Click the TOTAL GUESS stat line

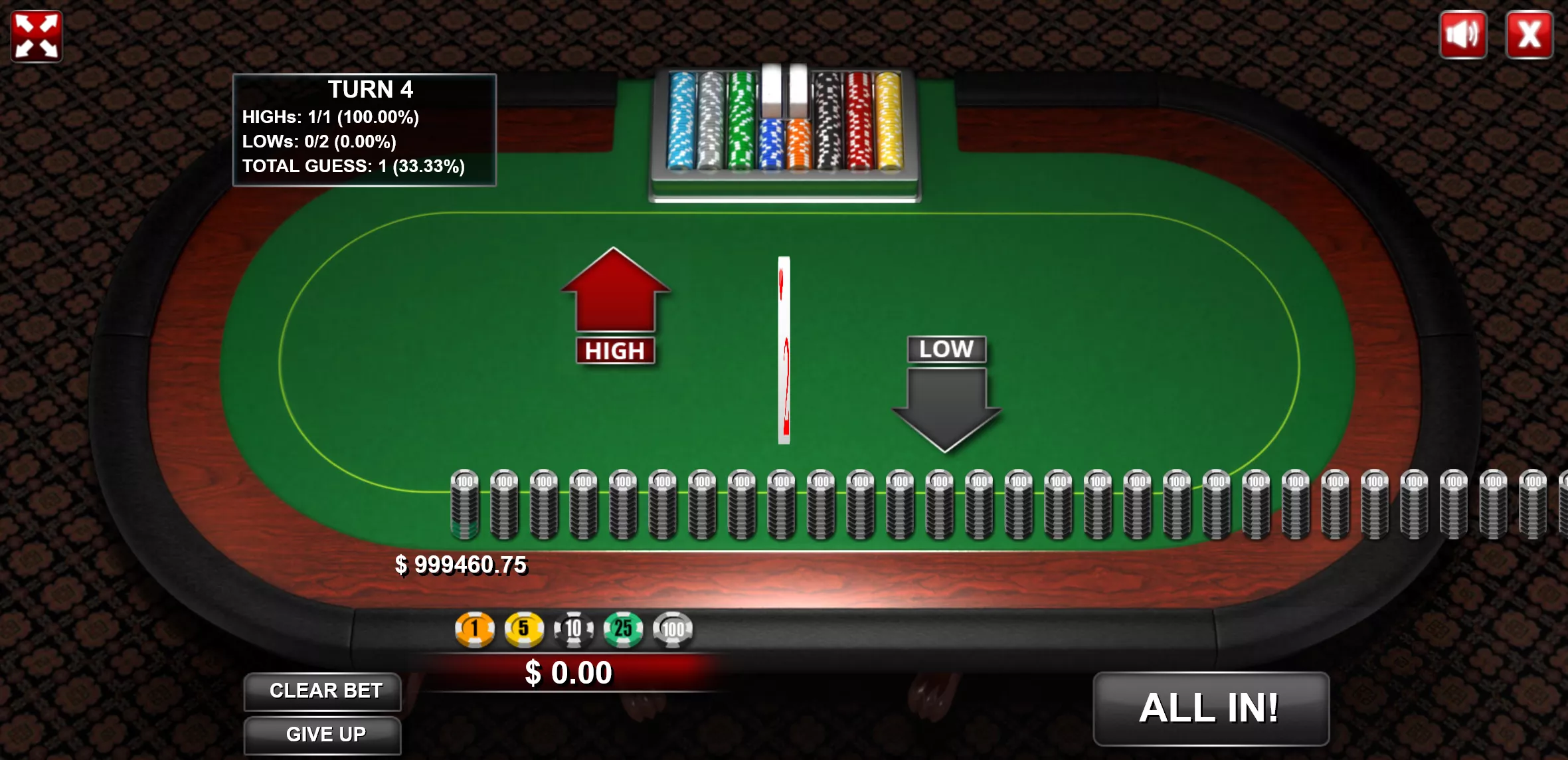pyautogui.click(x=354, y=165)
